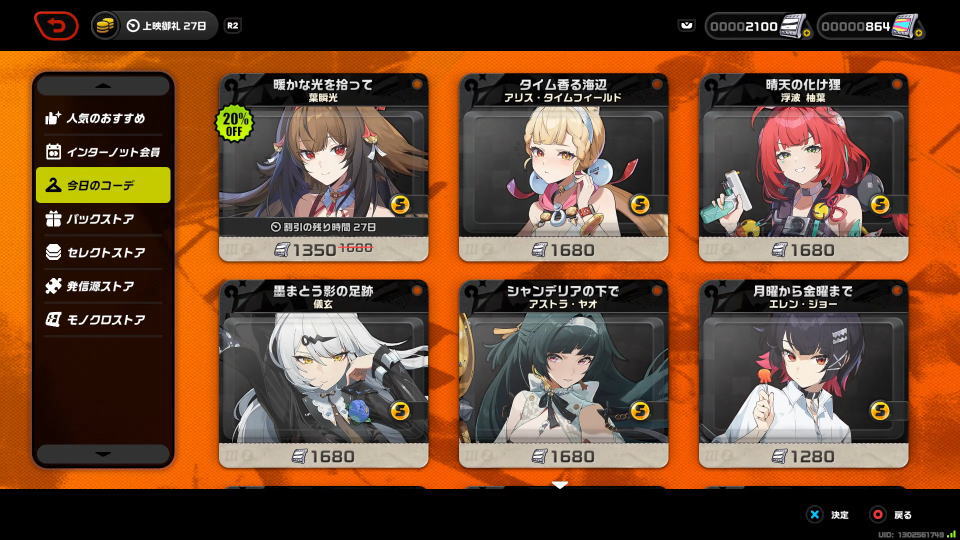
Task: Open the モノクロストア category
Action: click(103, 320)
